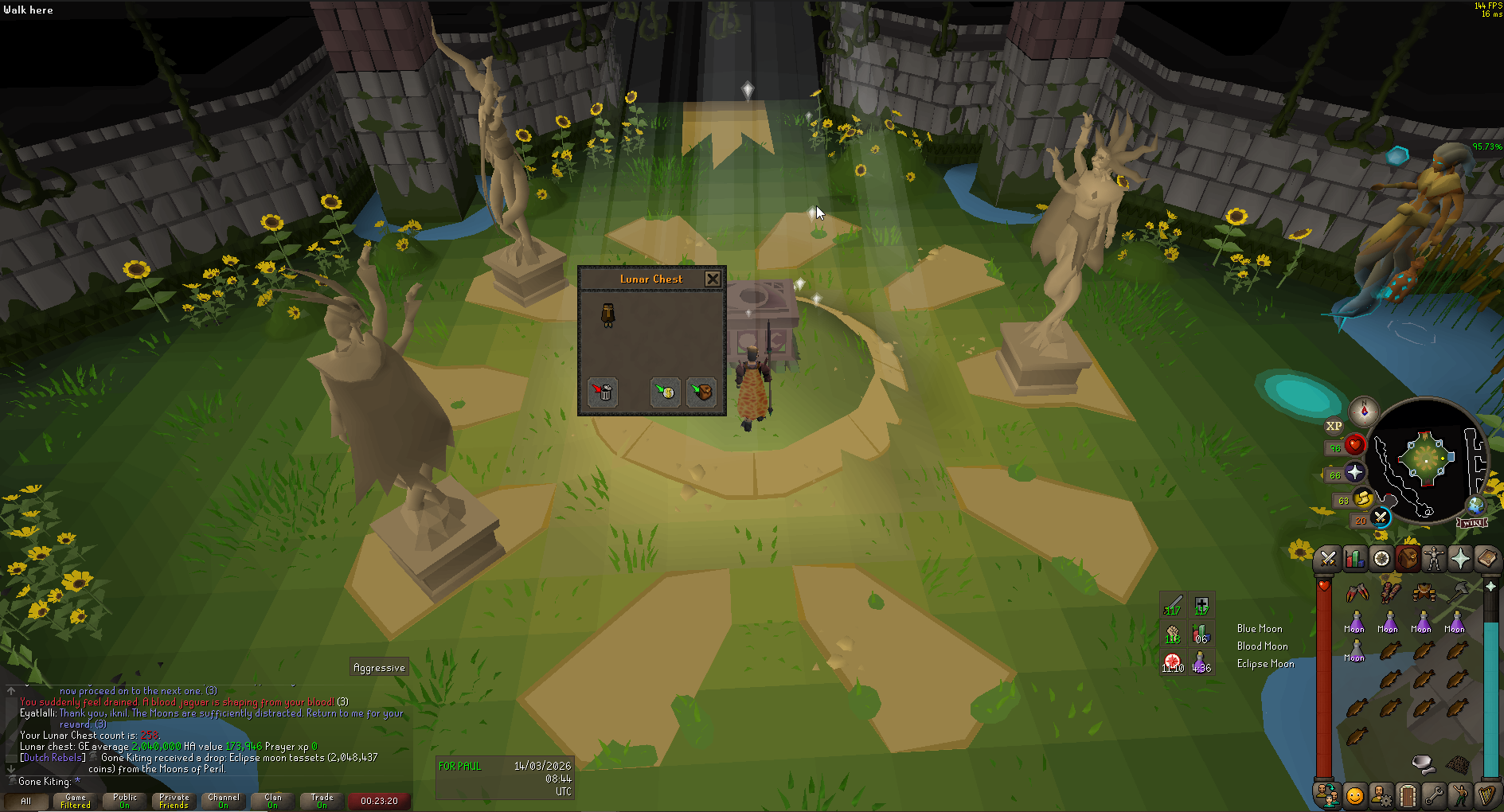
Task: Select the pestle and mortar in inventory
Action: tap(1424, 763)
